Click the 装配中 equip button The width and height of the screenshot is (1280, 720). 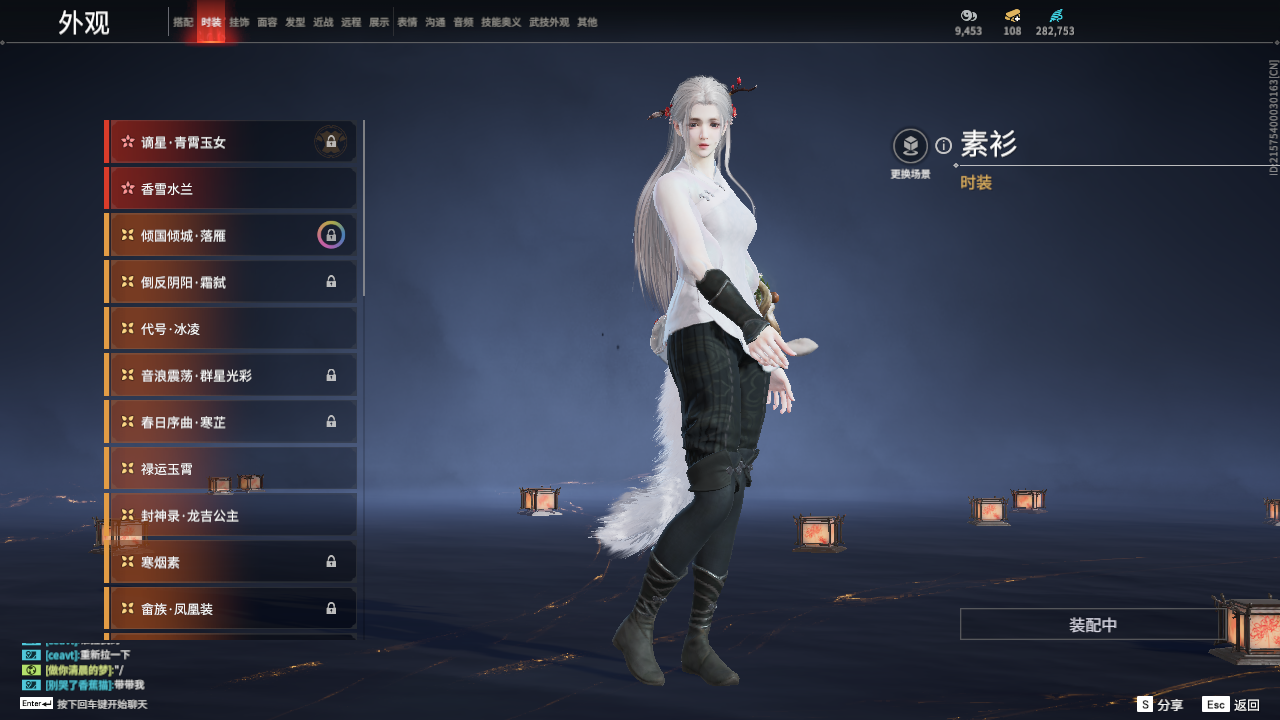[x=1092, y=625]
